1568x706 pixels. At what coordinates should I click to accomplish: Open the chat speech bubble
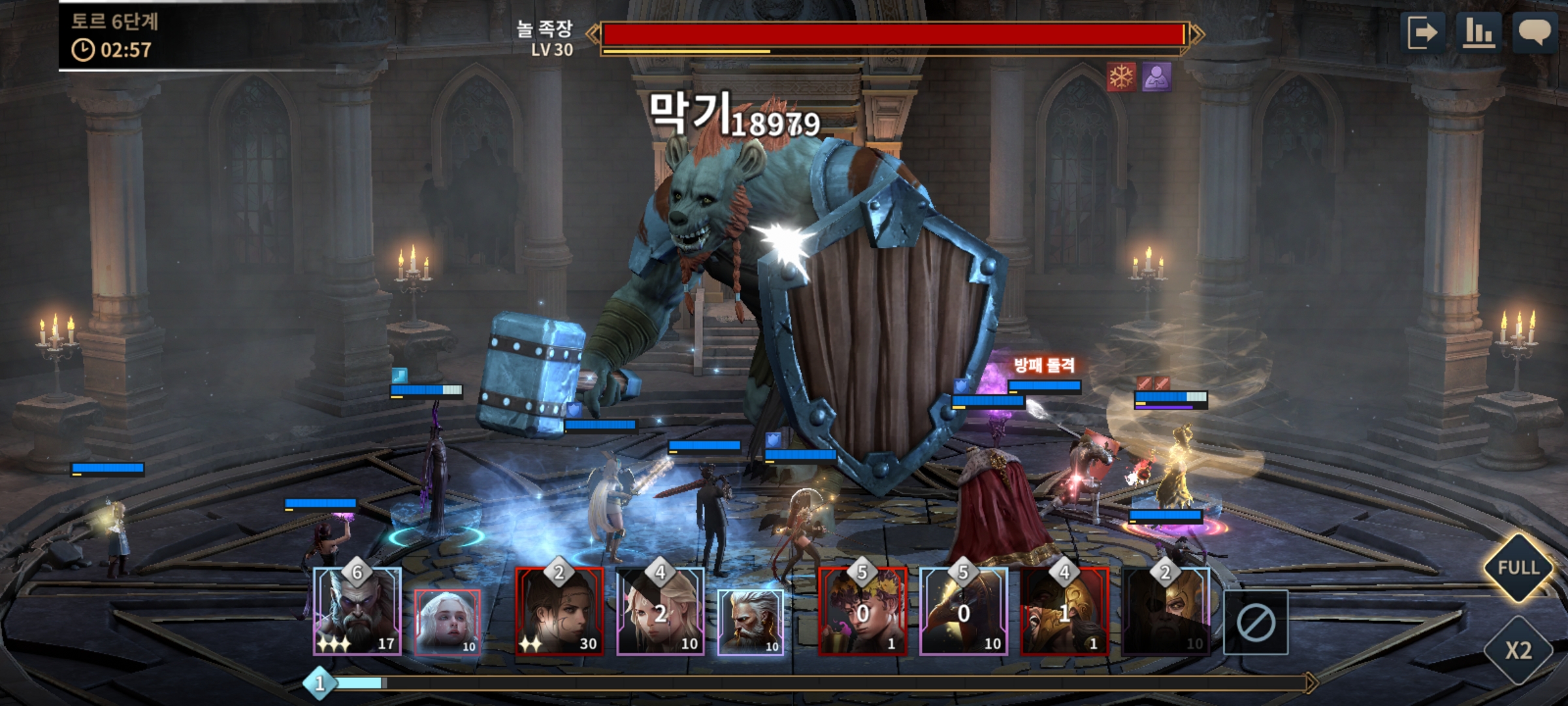click(1534, 33)
